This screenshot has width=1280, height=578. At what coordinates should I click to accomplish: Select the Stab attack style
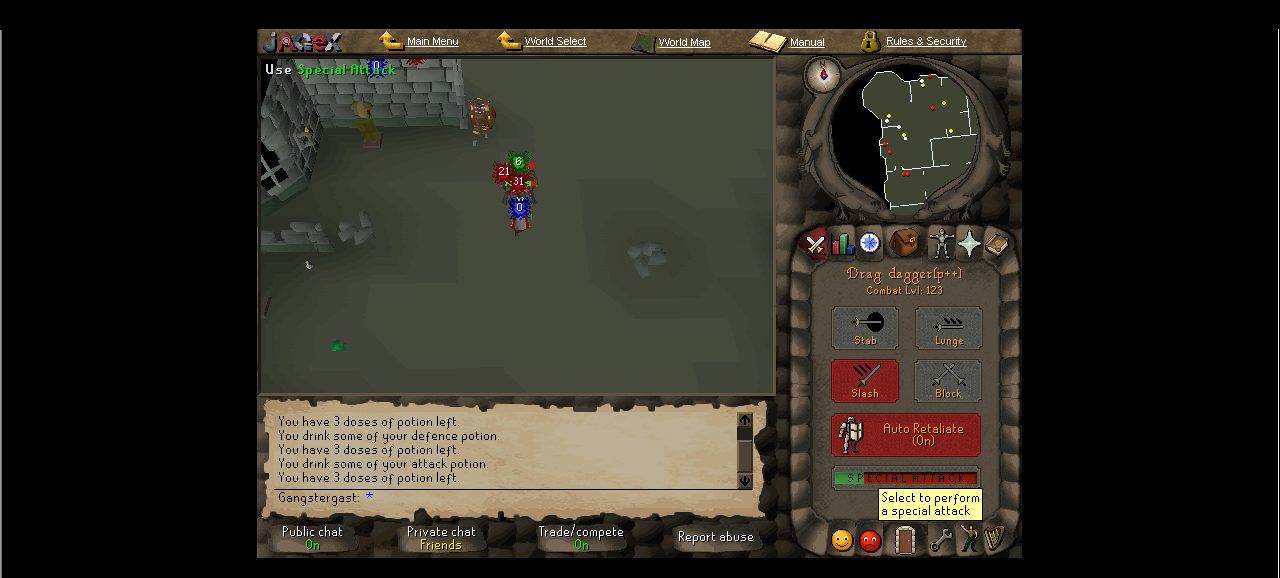point(865,328)
